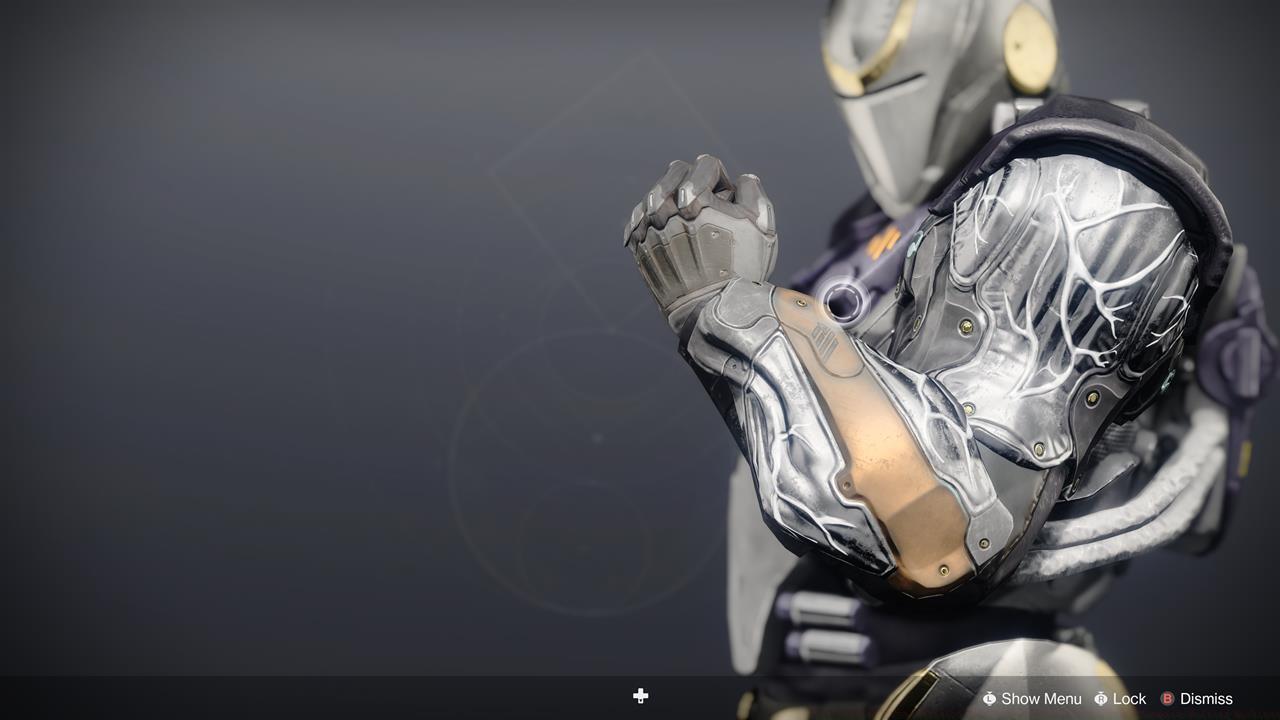Click the crosshair reticle at screen bottom
1280x720 pixels.
(640, 695)
